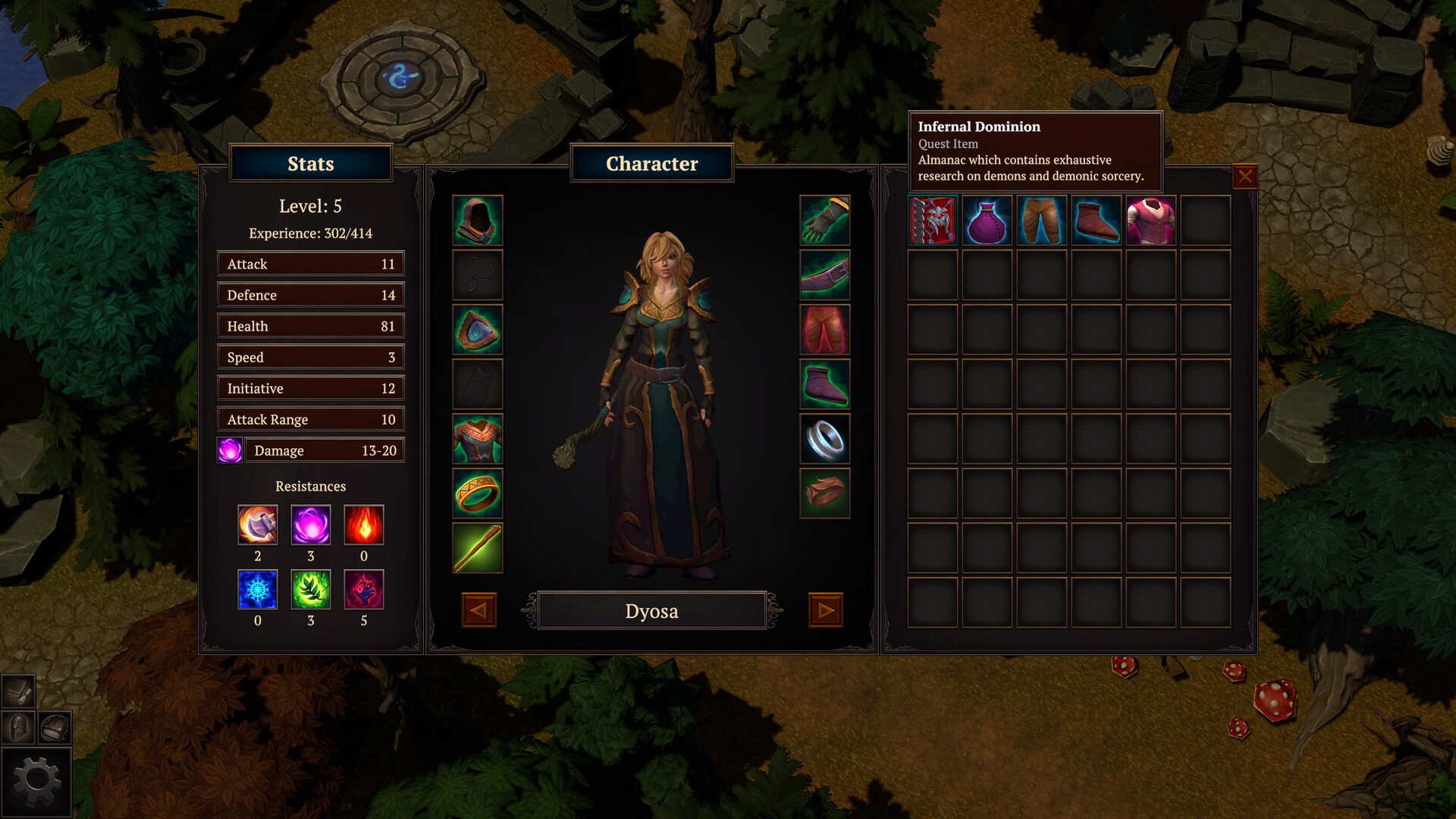Select the Infernal Dominion almanac in inventory

932,220
